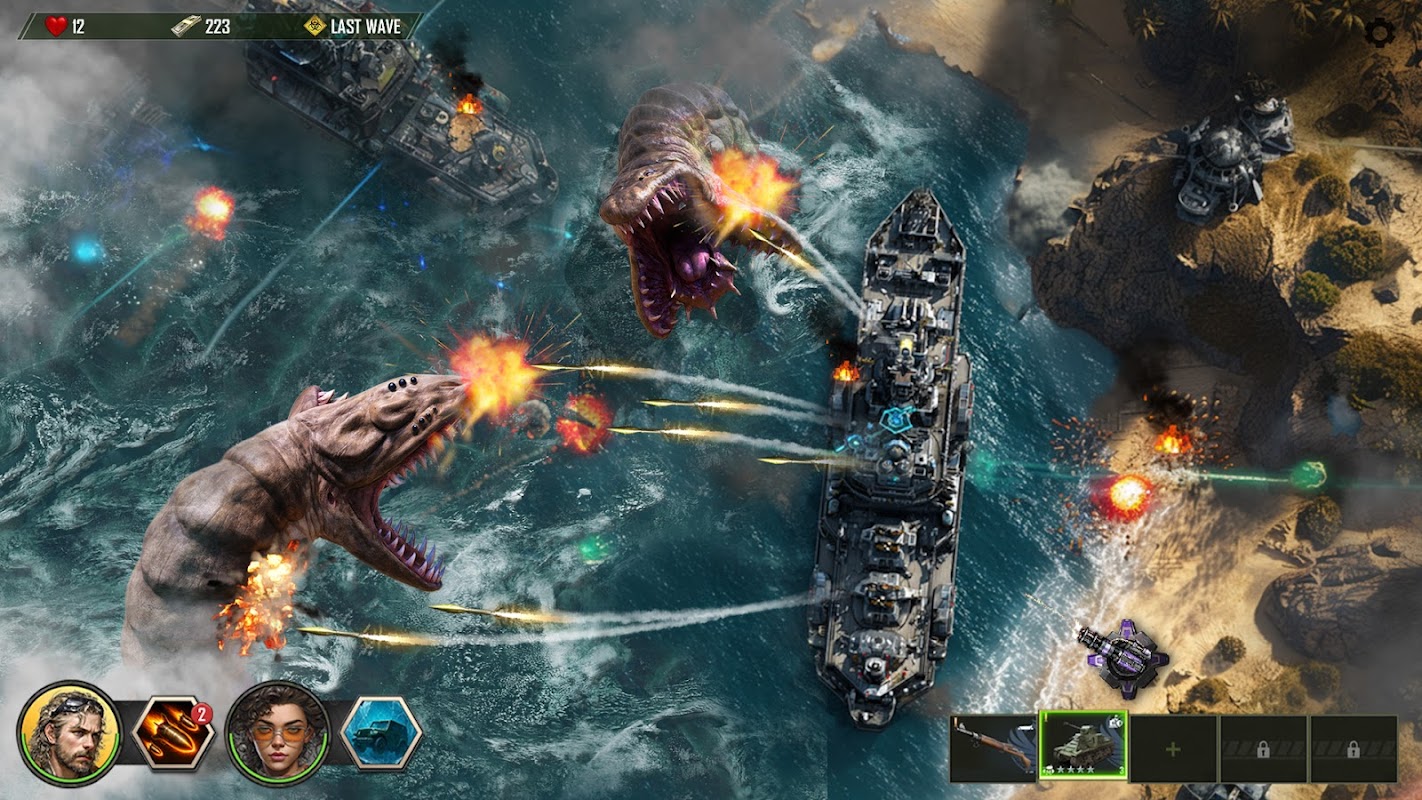The height and width of the screenshot is (800, 1422).
Task: Add a unit to the plus slot
Action: pos(1173,748)
